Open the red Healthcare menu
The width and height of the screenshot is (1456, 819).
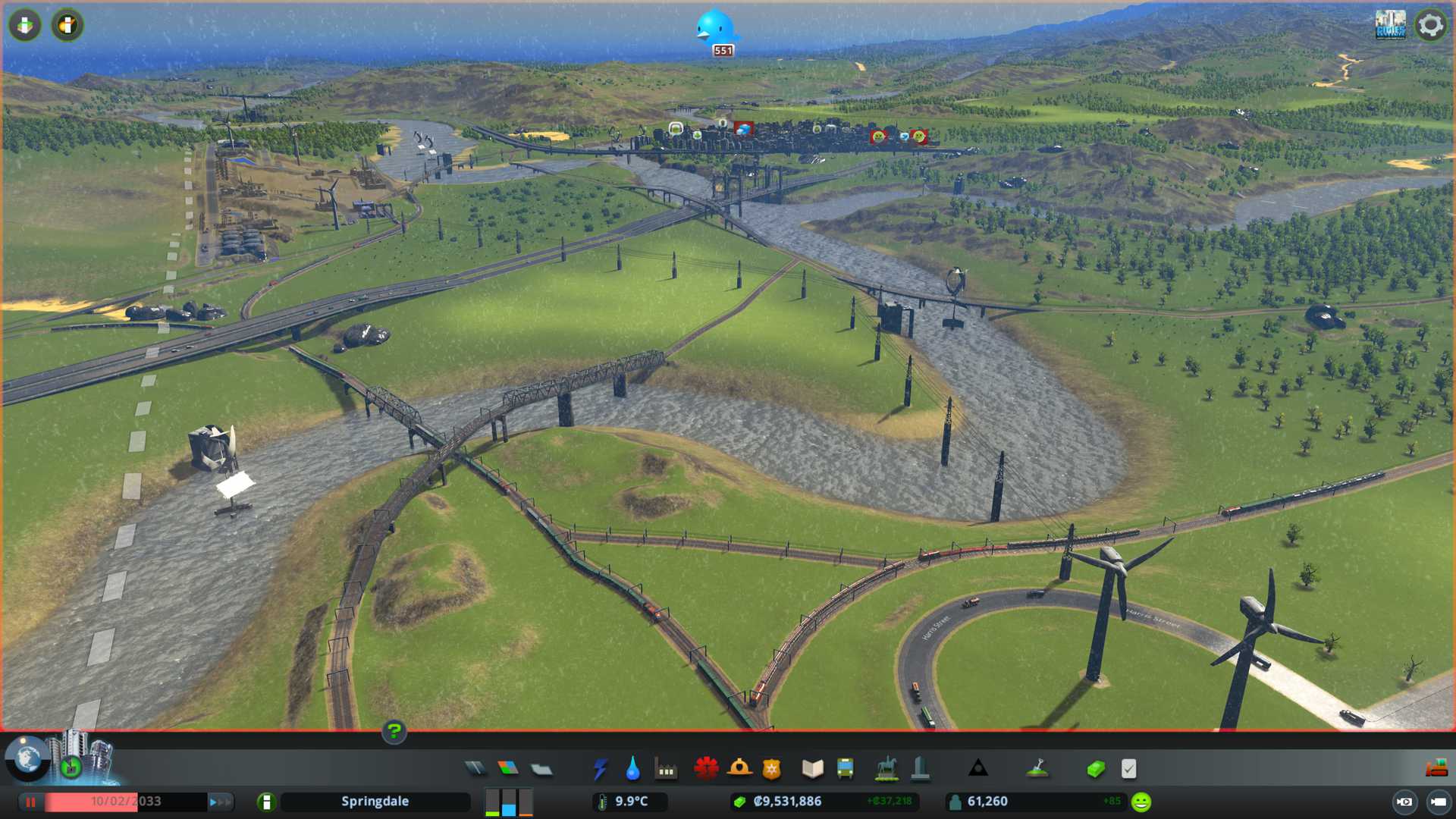(x=706, y=769)
